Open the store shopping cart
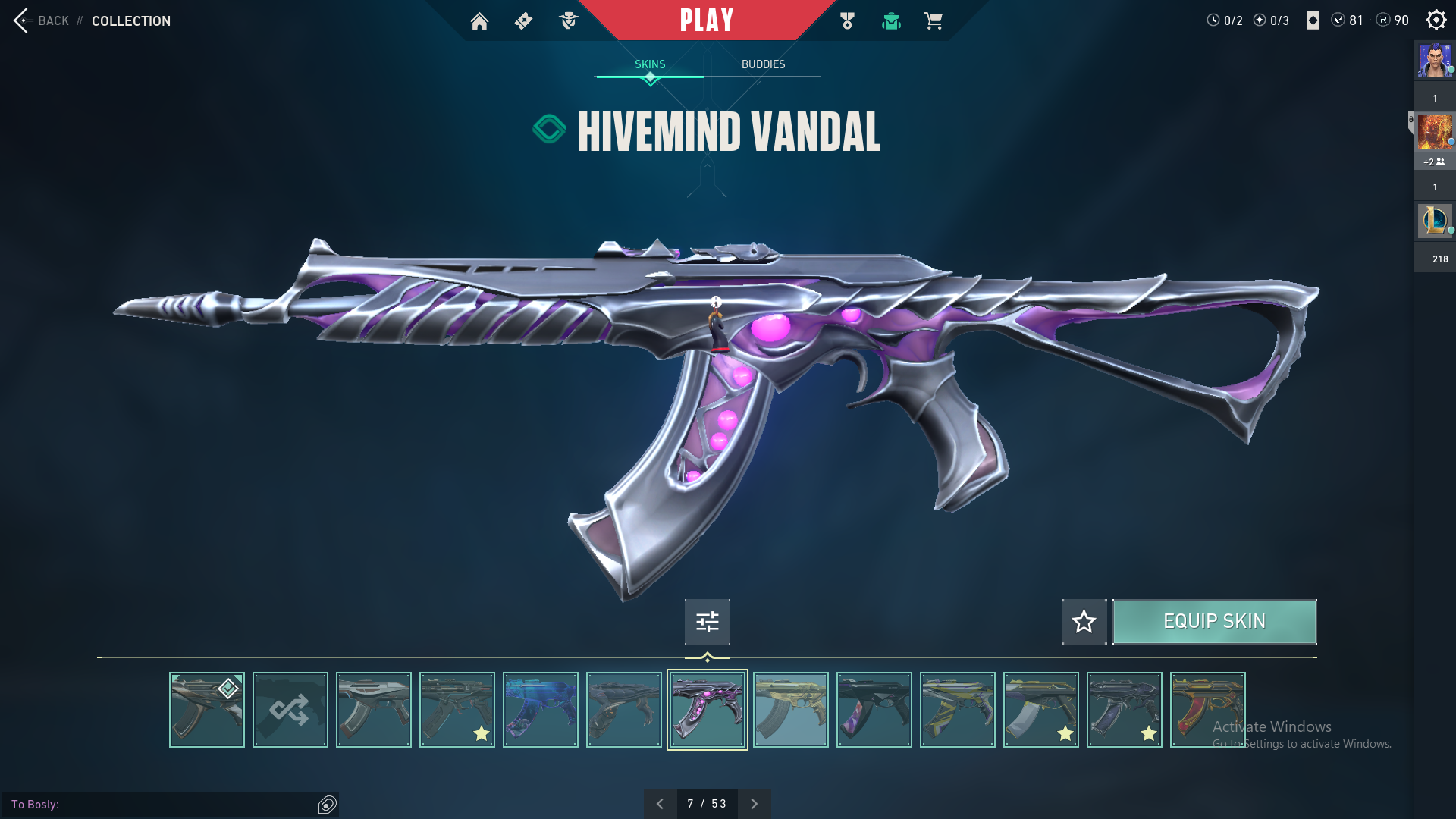1456x819 pixels. (933, 21)
